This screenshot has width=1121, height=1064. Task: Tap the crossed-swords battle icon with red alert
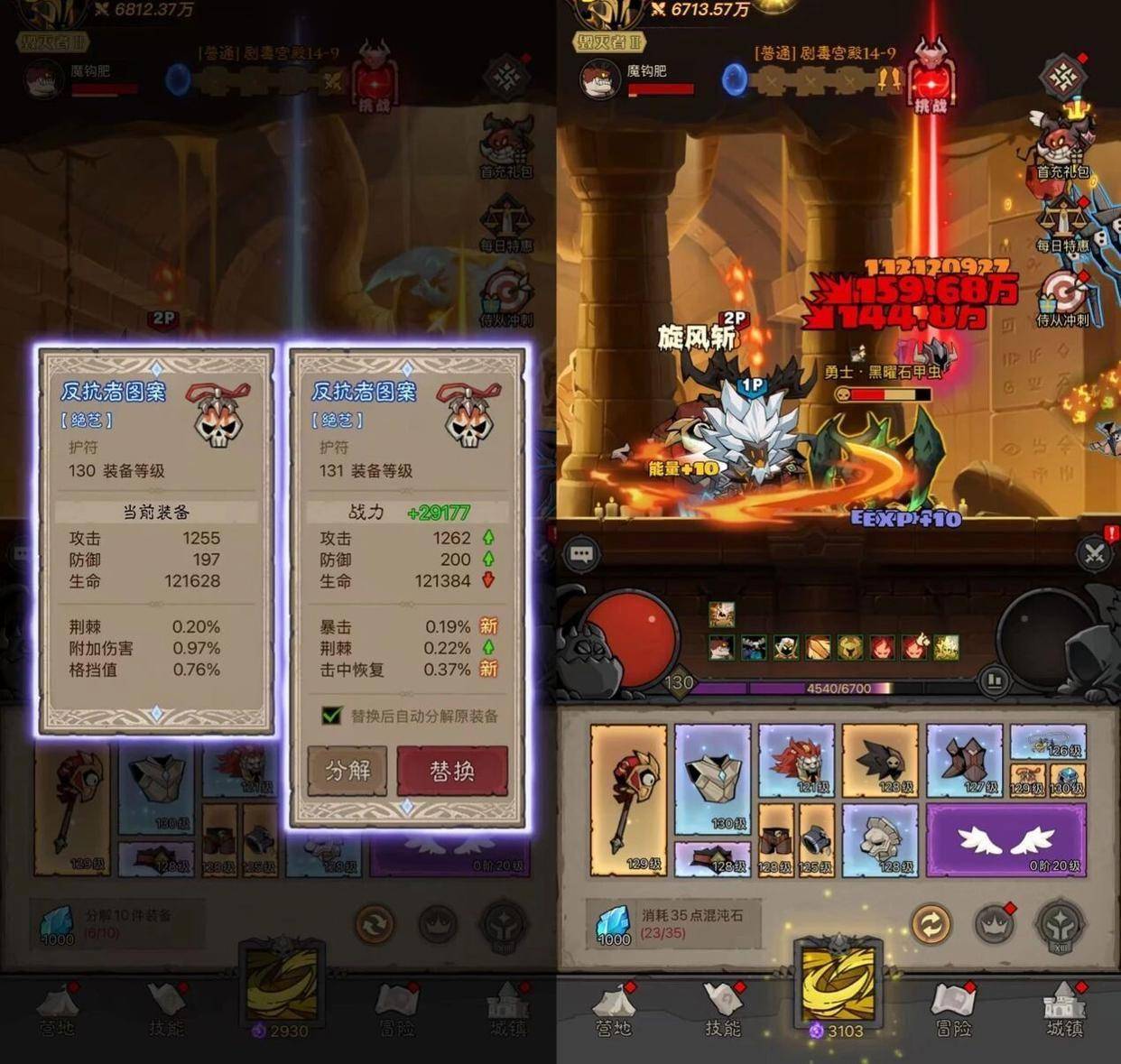click(1095, 553)
